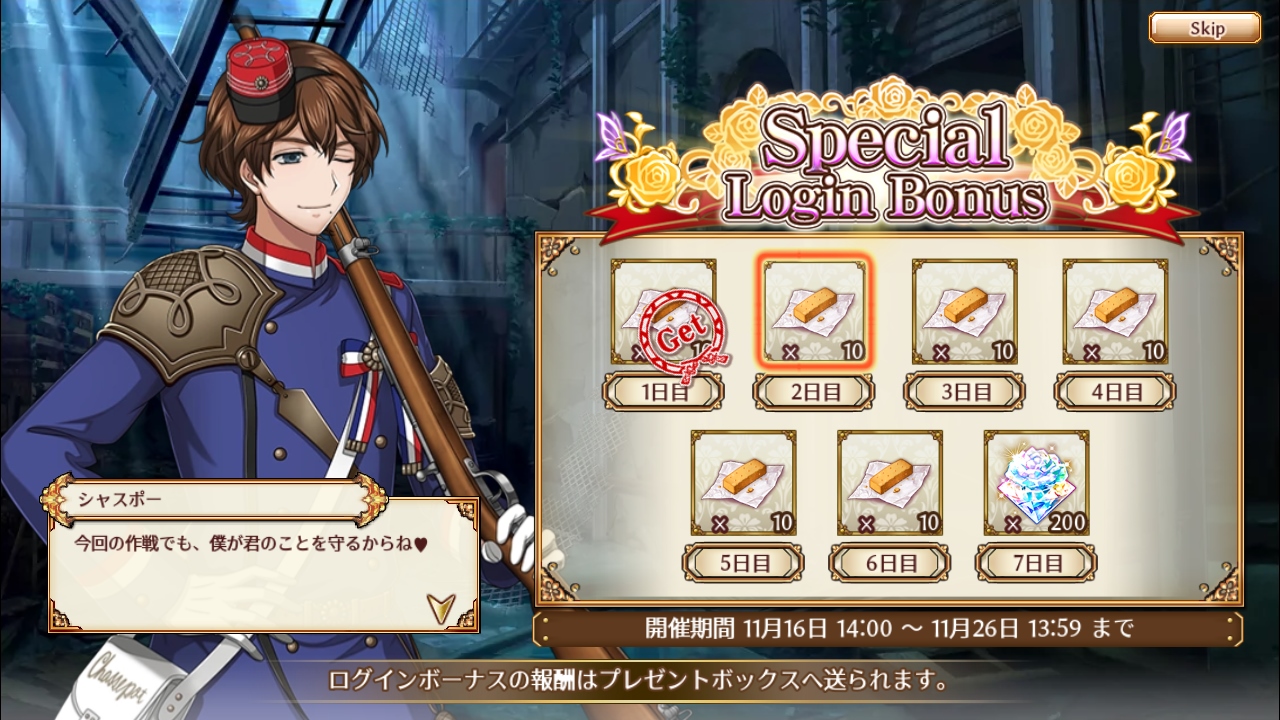Screen dimensions: 1280x720
Task: Choose the 3日目 reward tile
Action: tap(964, 312)
